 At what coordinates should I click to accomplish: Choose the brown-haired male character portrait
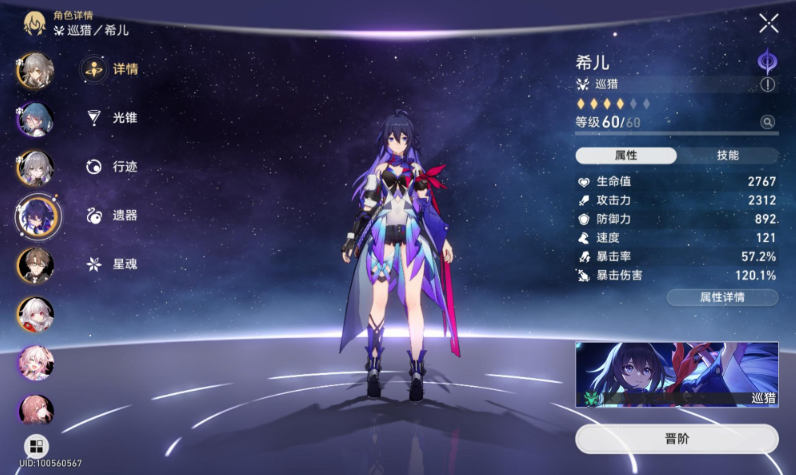(x=35, y=264)
